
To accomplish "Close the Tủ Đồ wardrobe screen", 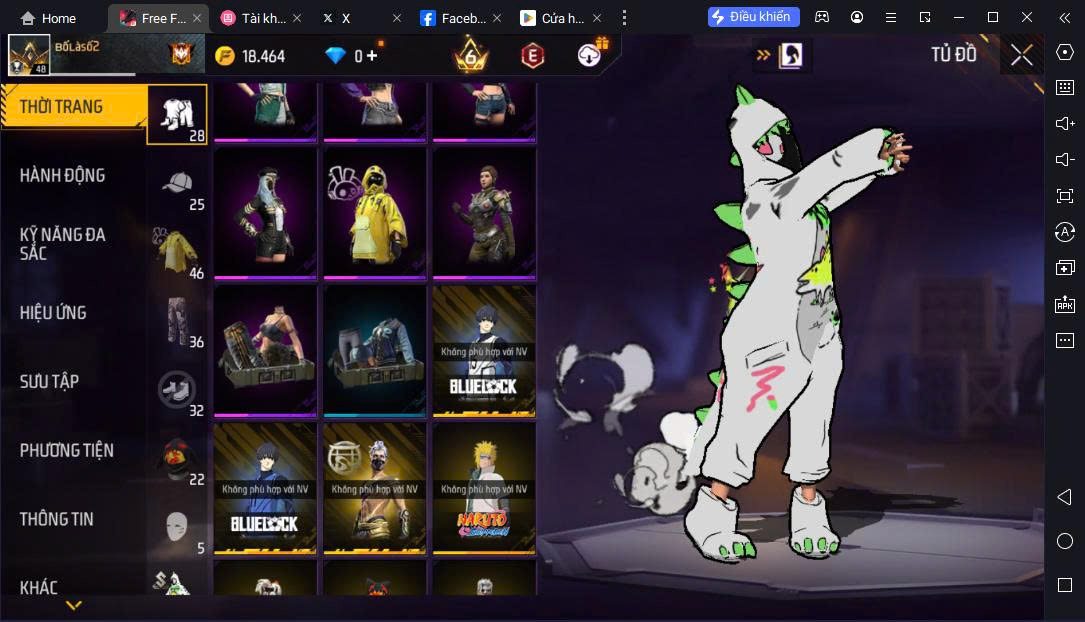I will click(1021, 55).
